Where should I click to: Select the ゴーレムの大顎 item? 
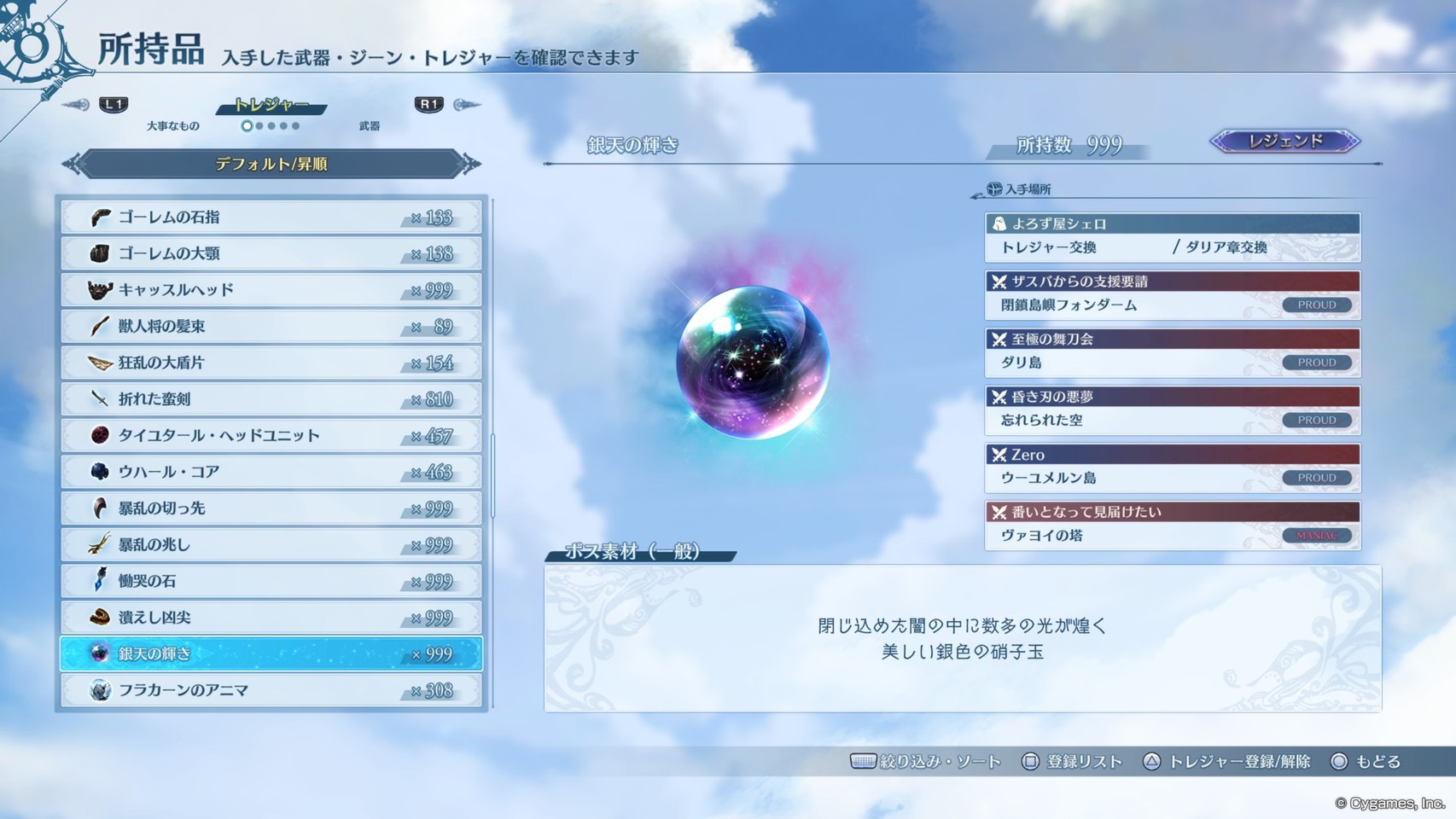(271, 253)
